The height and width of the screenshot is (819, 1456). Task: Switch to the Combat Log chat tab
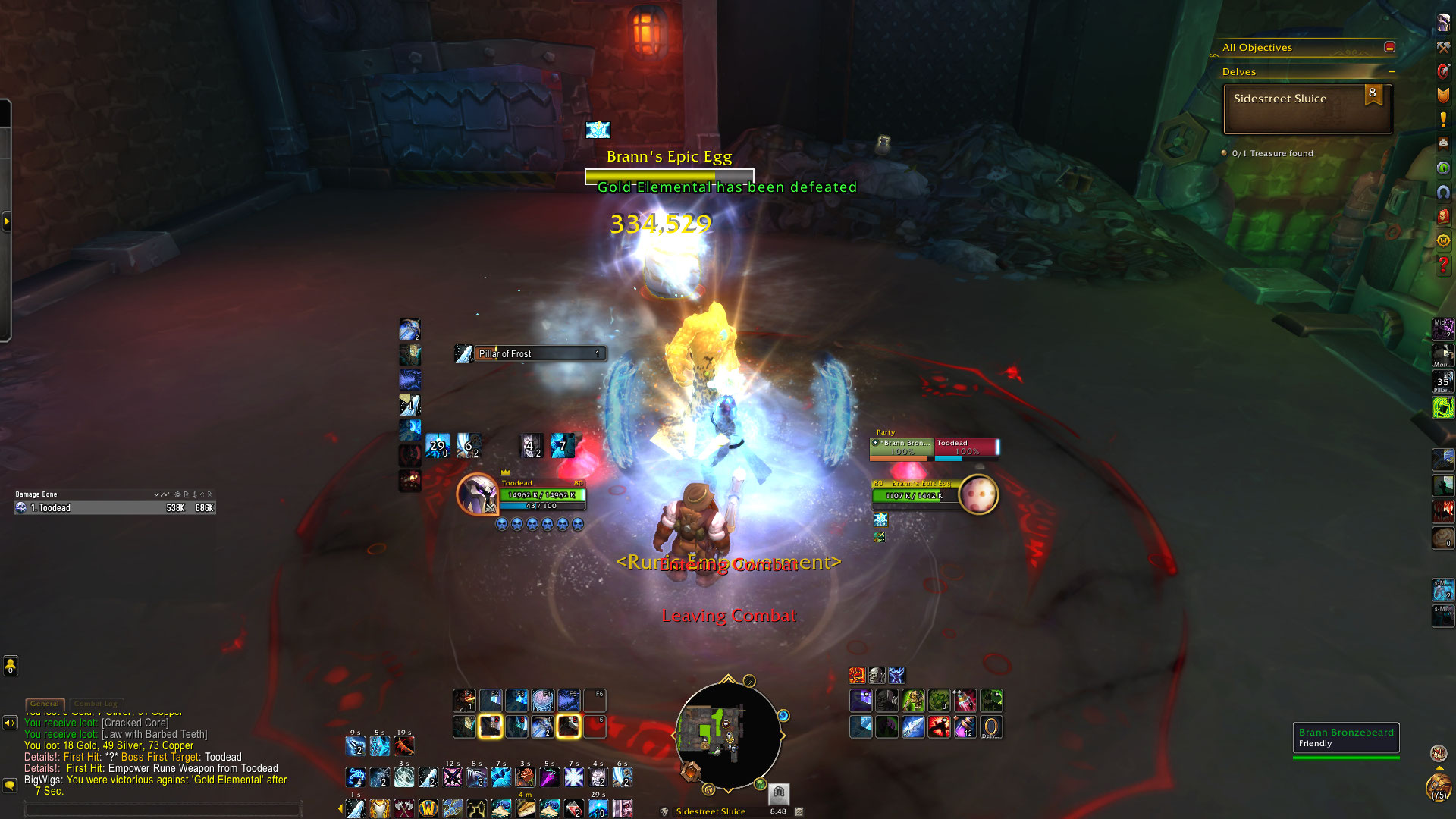click(x=96, y=704)
